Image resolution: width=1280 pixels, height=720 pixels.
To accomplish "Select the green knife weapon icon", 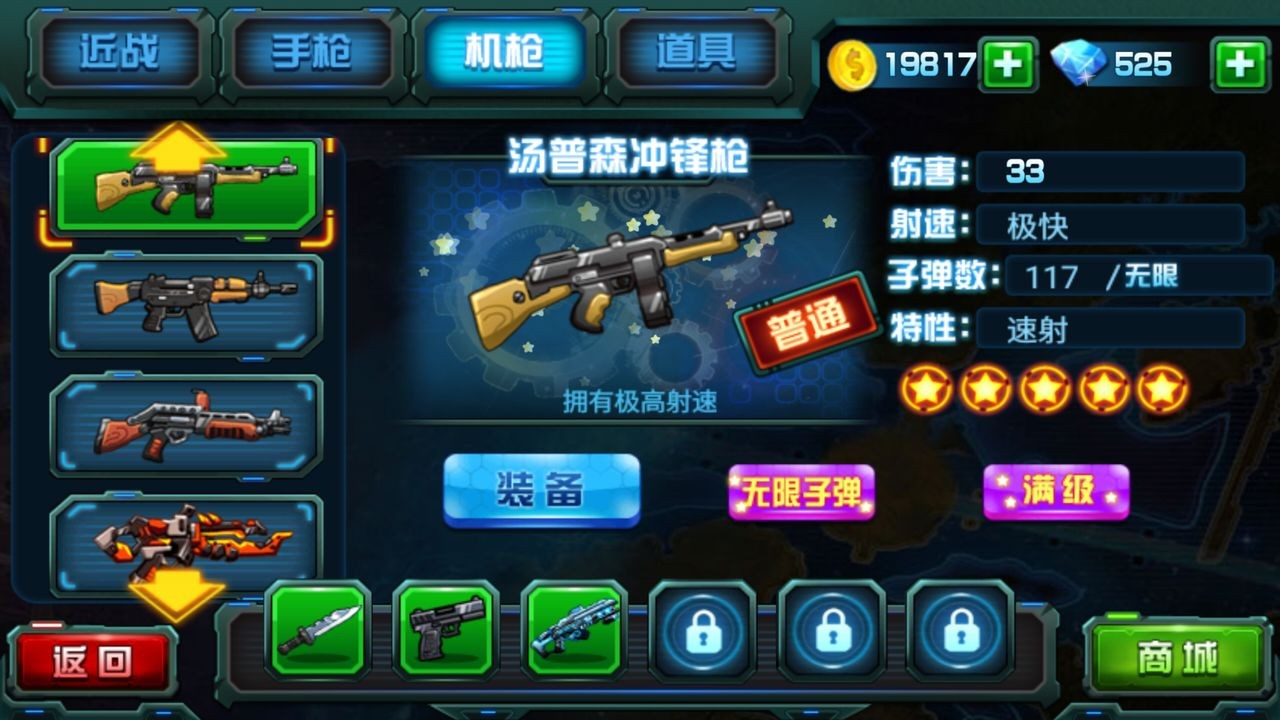I will 320,635.
